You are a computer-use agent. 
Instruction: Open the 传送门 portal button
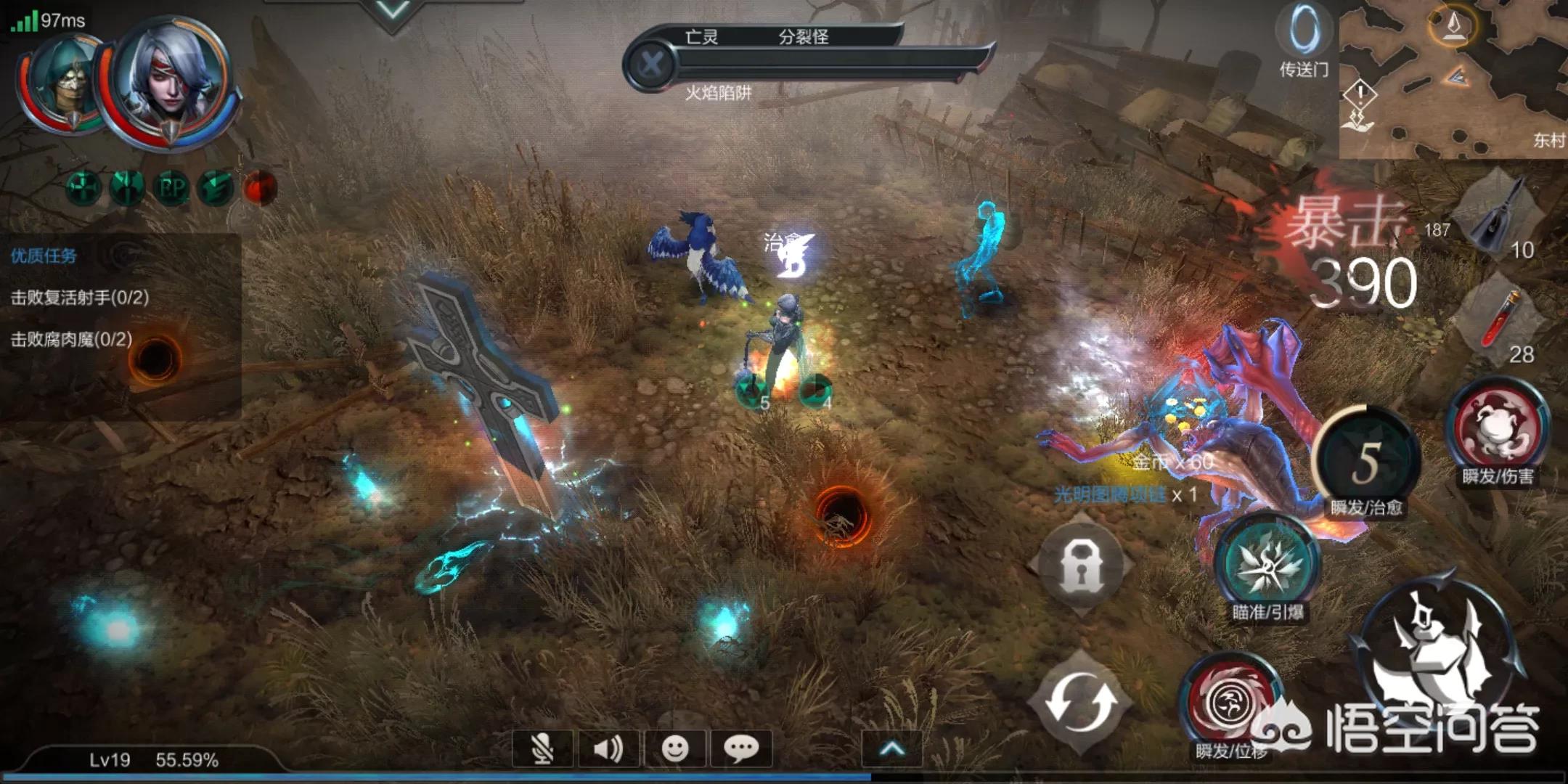click(x=1304, y=40)
